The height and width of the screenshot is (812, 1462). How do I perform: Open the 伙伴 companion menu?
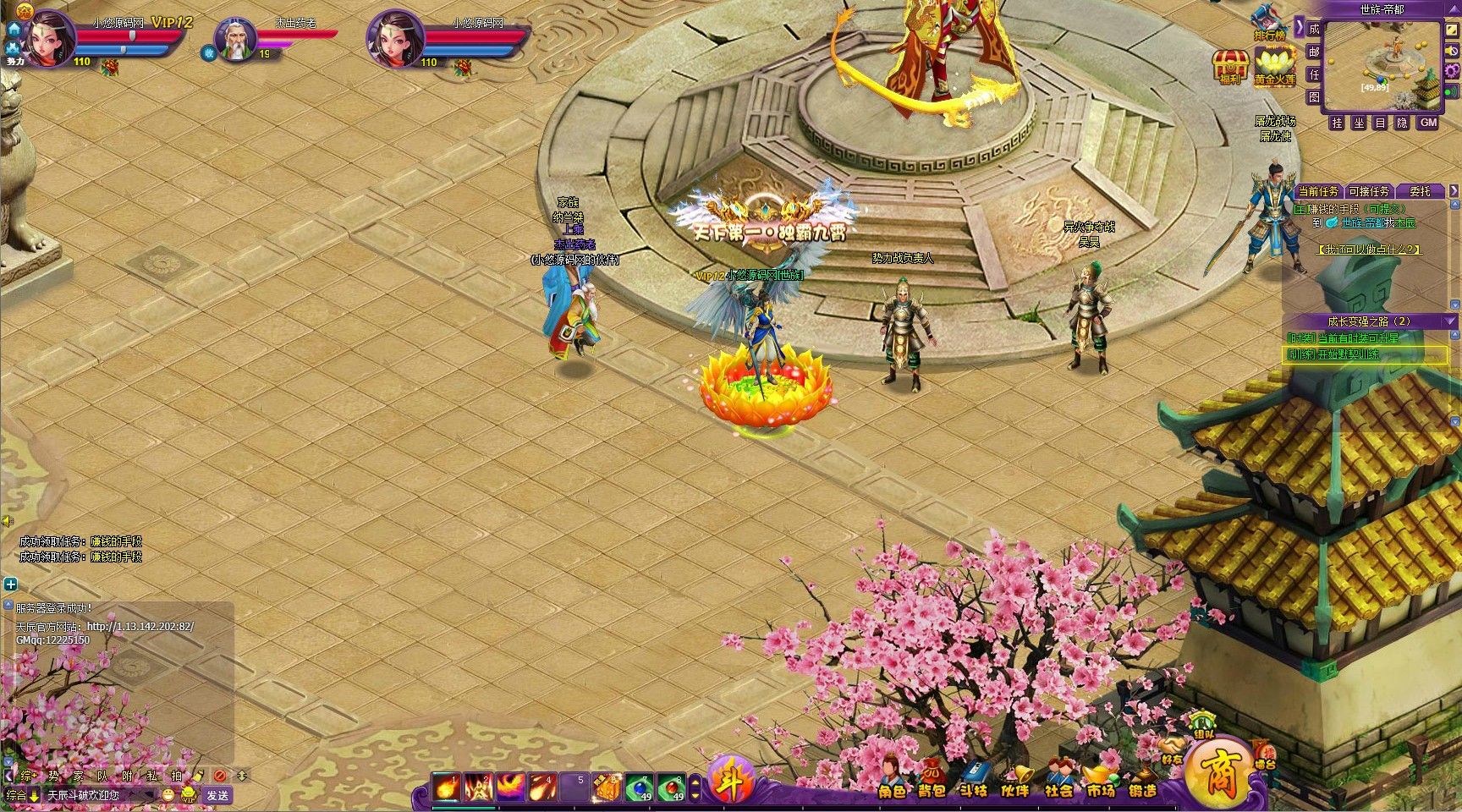coord(1014,780)
